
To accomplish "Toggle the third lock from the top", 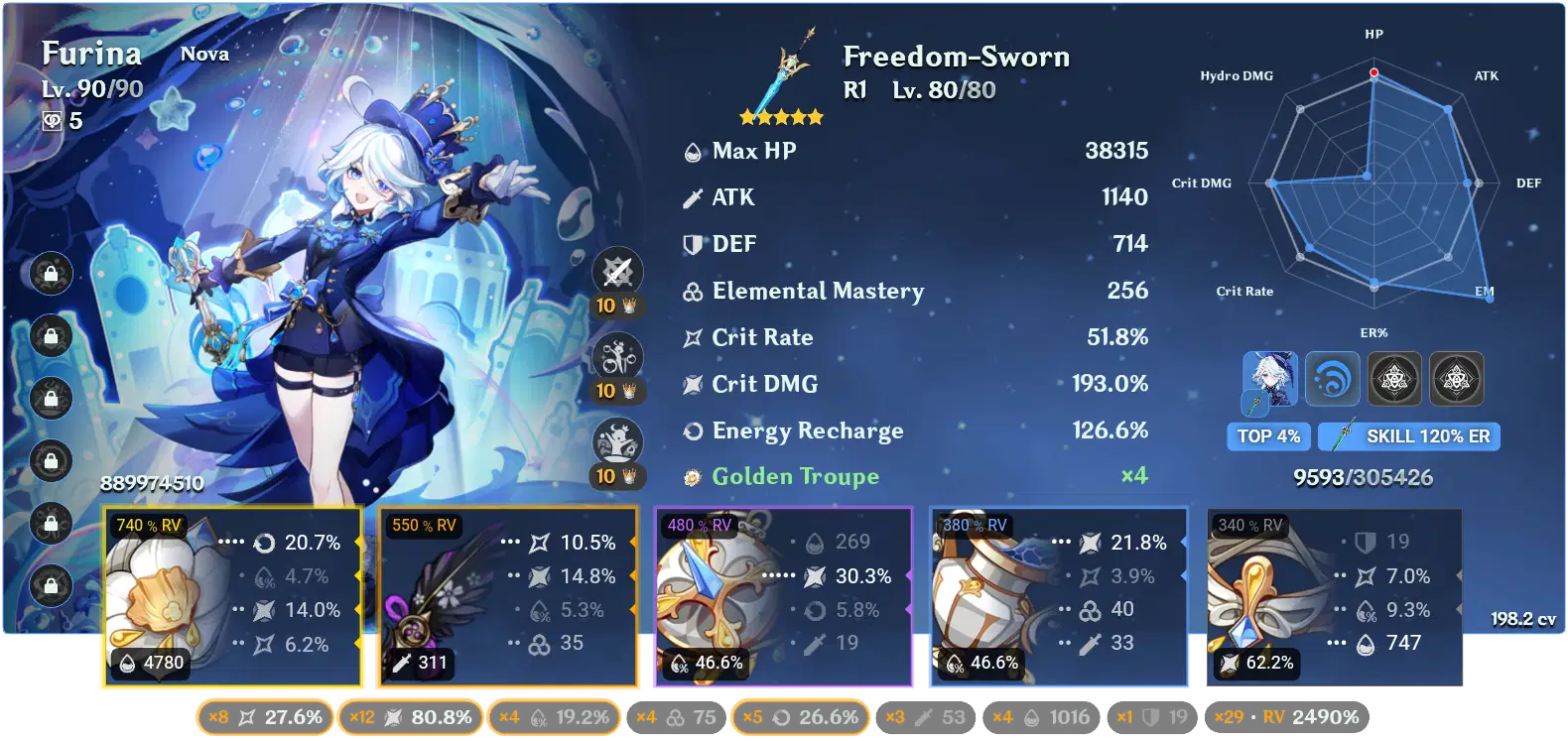I will [x=49, y=400].
